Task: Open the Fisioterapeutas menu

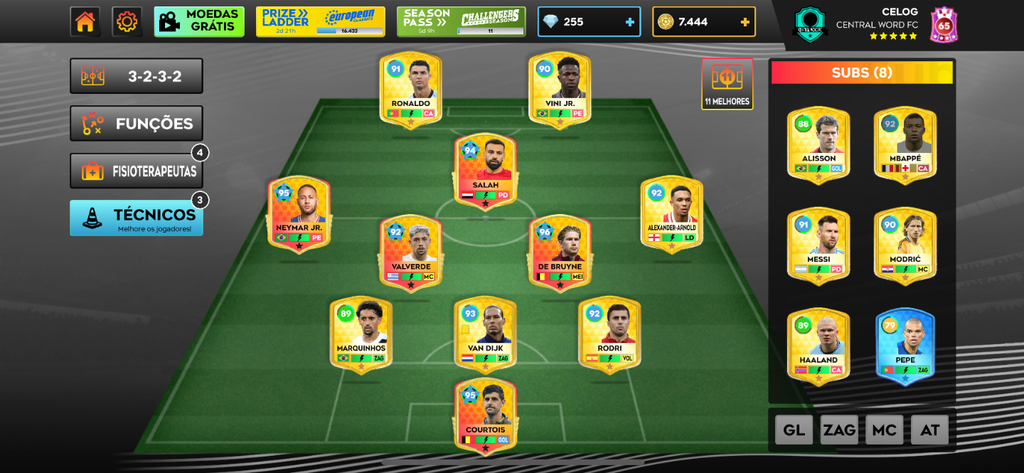Action: [x=136, y=171]
